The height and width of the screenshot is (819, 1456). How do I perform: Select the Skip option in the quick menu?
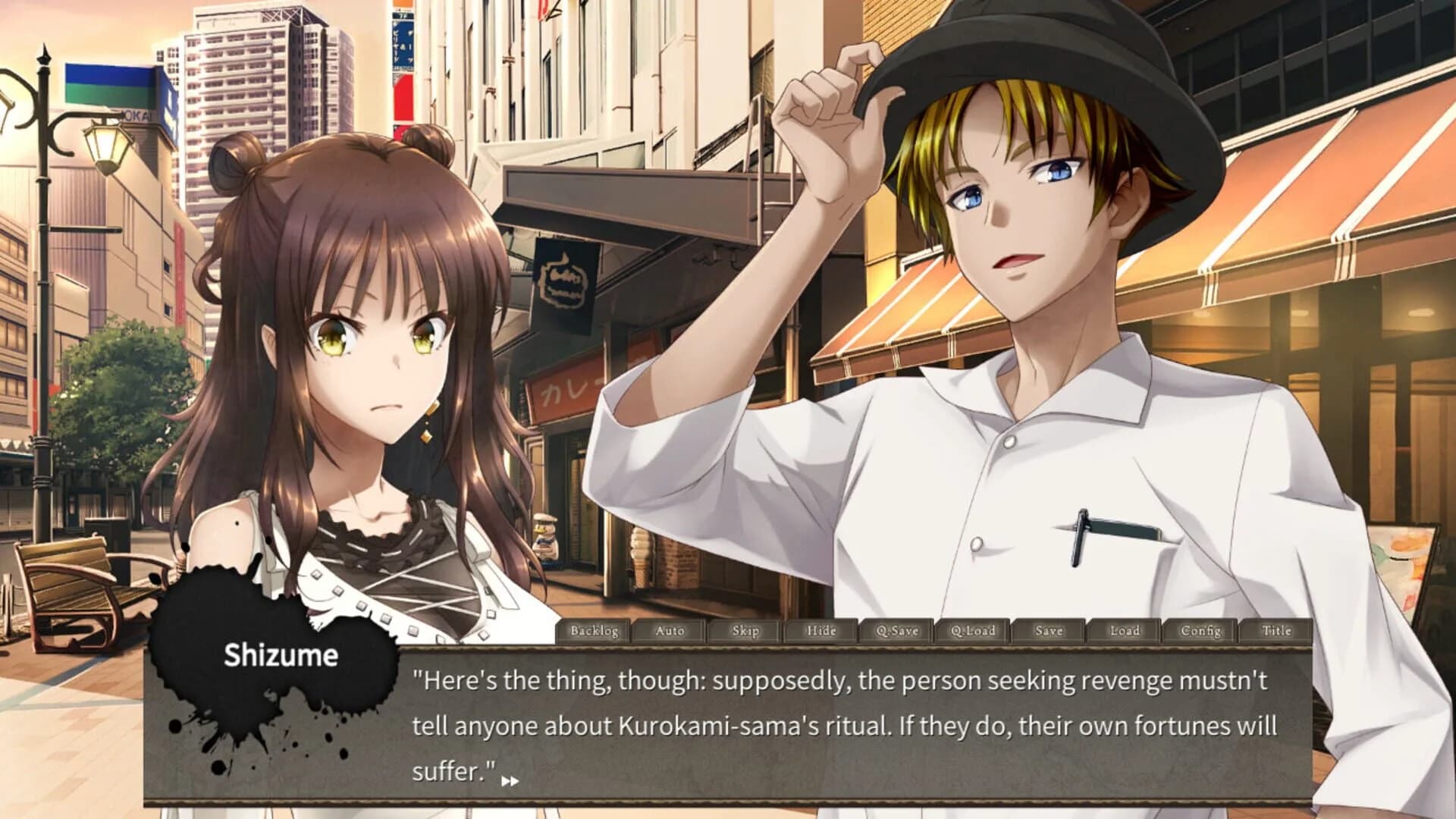745,630
